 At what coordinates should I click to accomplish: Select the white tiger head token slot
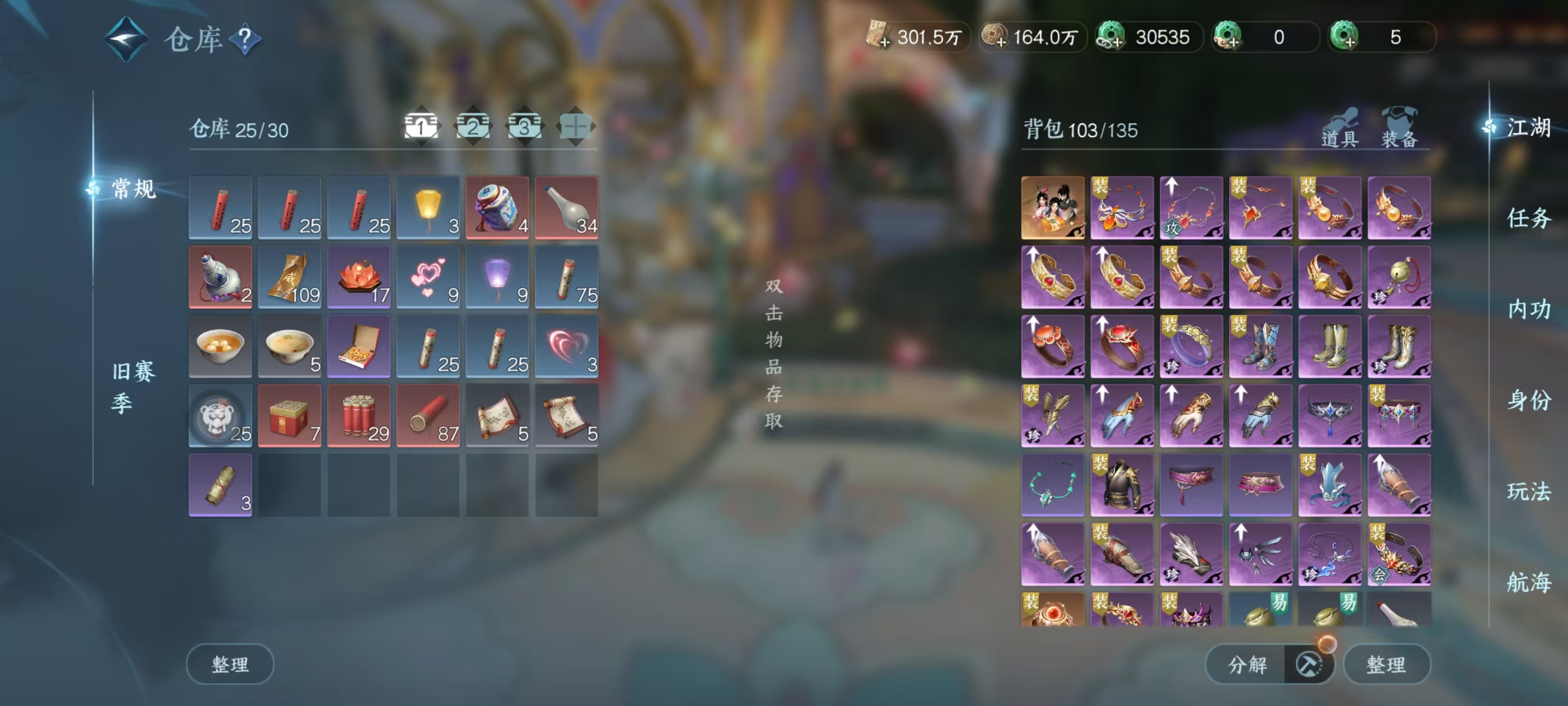click(x=220, y=415)
